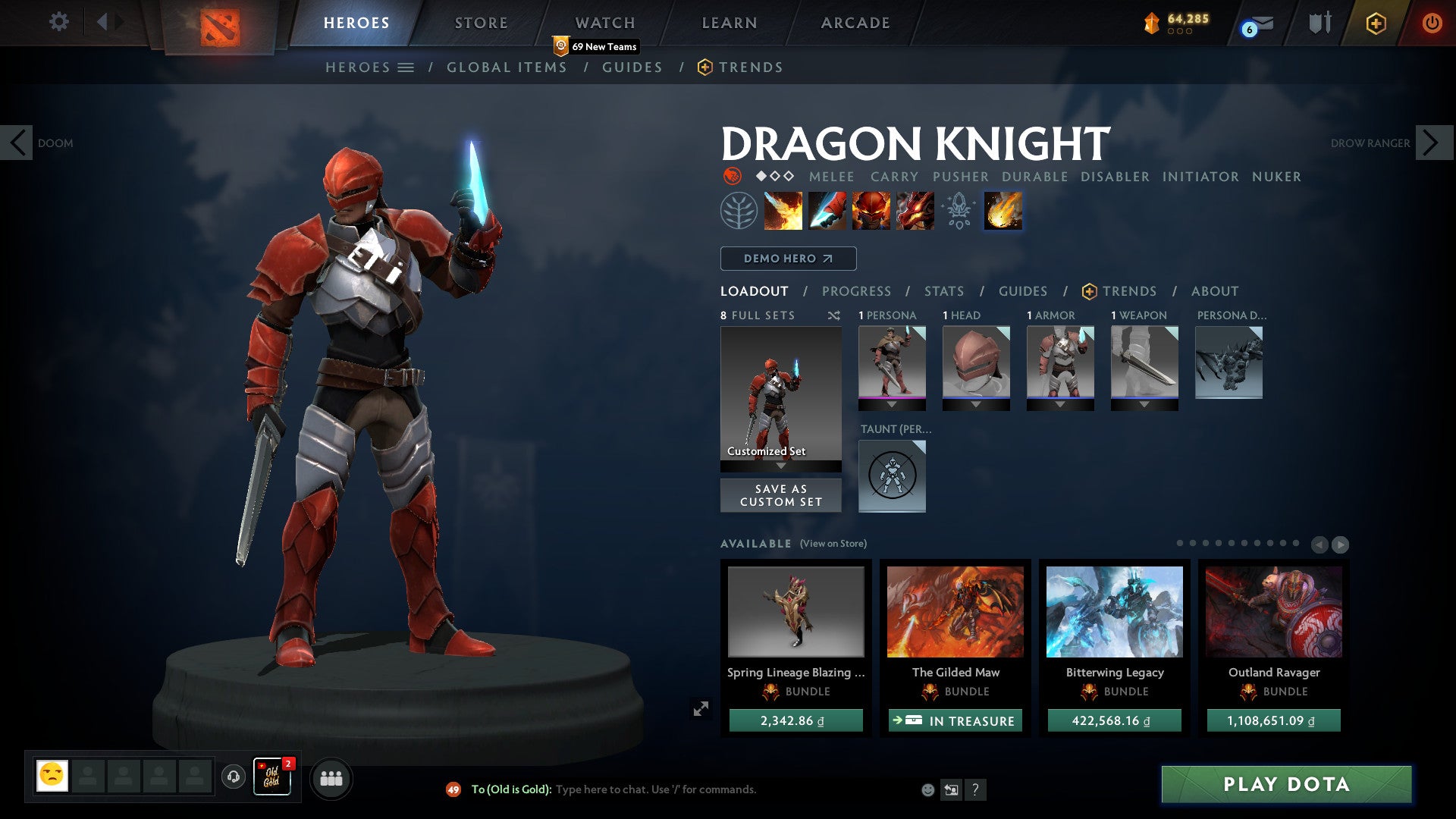The image size is (1456, 819).
Task: Toggle fullscreen hero preview with expand arrows
Action: coord(702,707)
